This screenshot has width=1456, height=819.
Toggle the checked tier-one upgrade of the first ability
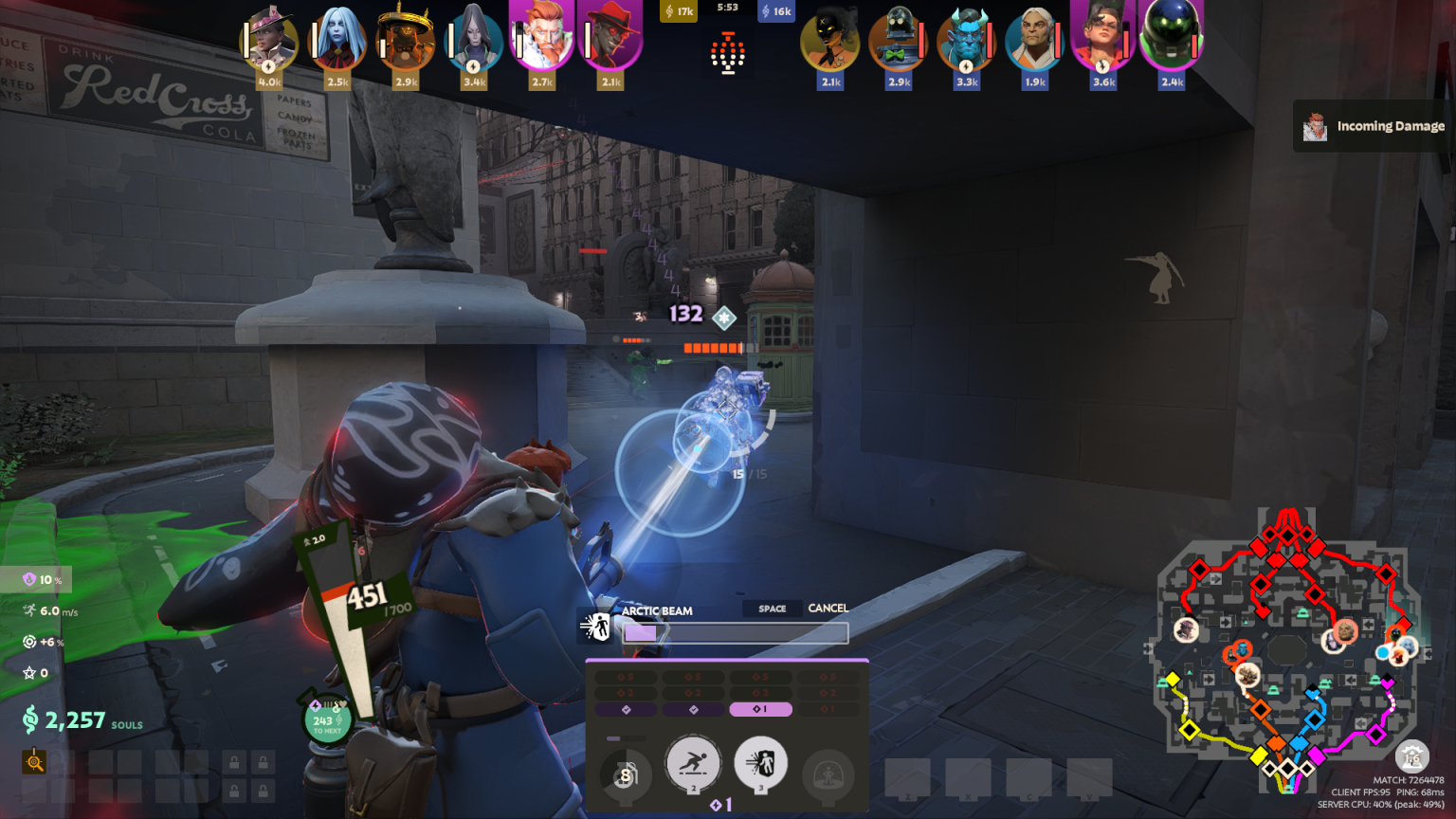(626, 709)
